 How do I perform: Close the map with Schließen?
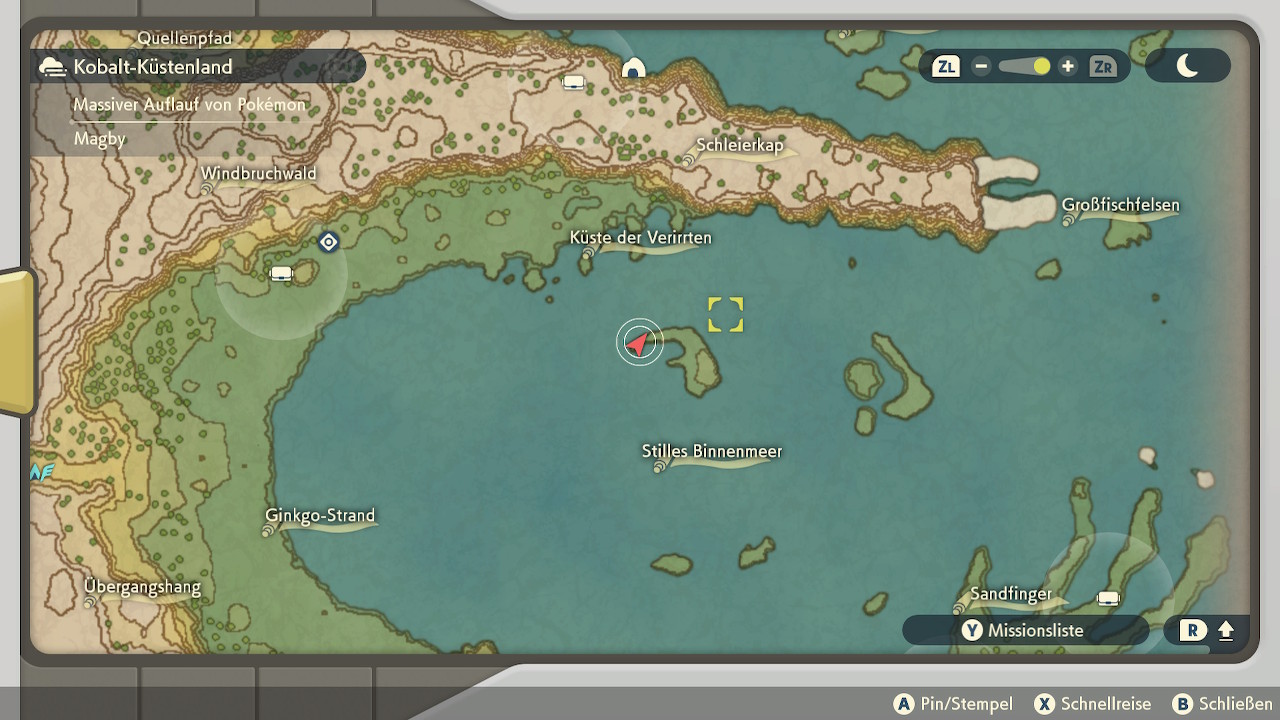coord(1223,704)
